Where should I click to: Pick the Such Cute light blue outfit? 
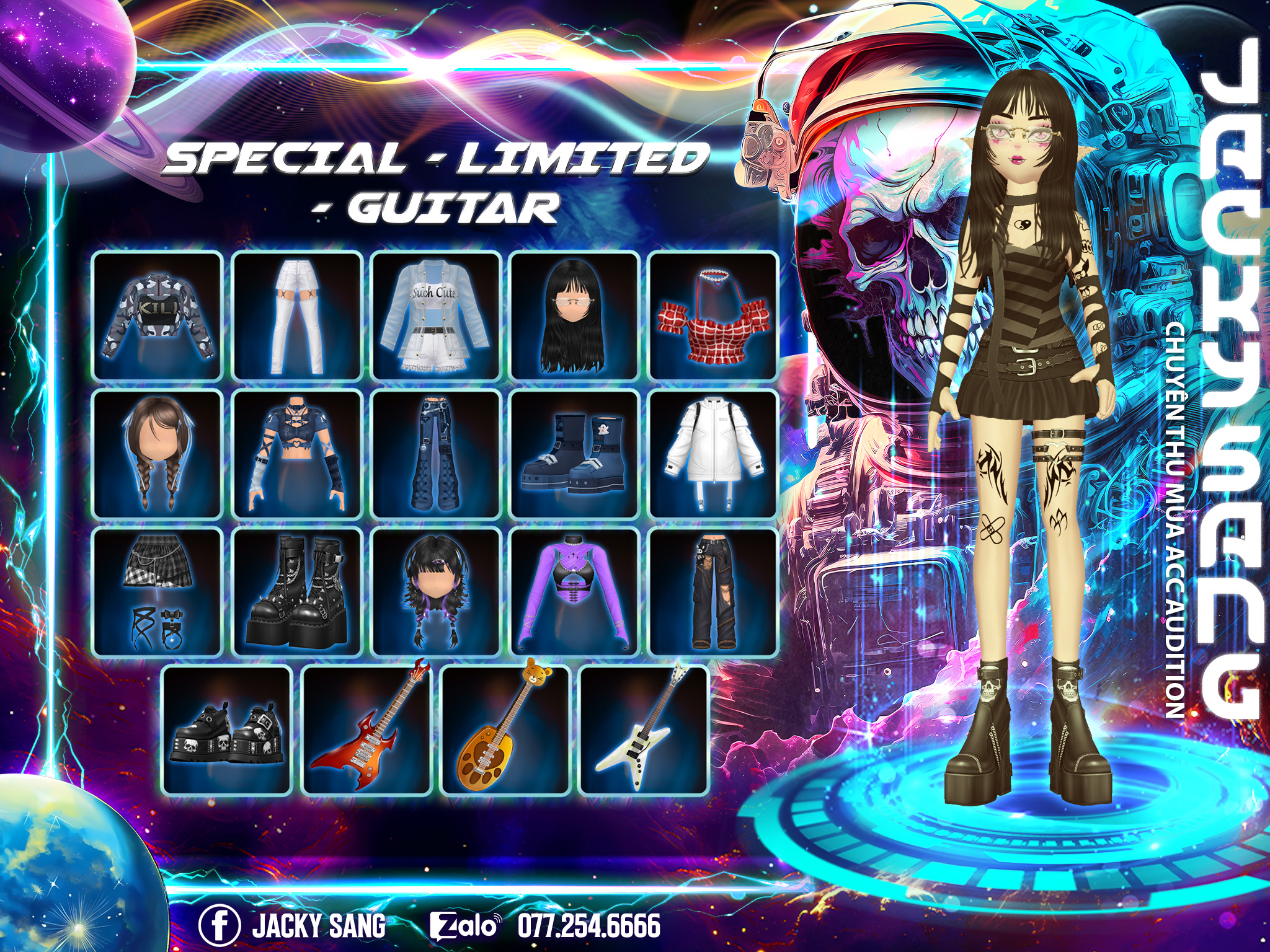pyautogui.click(x=436, y=315)
